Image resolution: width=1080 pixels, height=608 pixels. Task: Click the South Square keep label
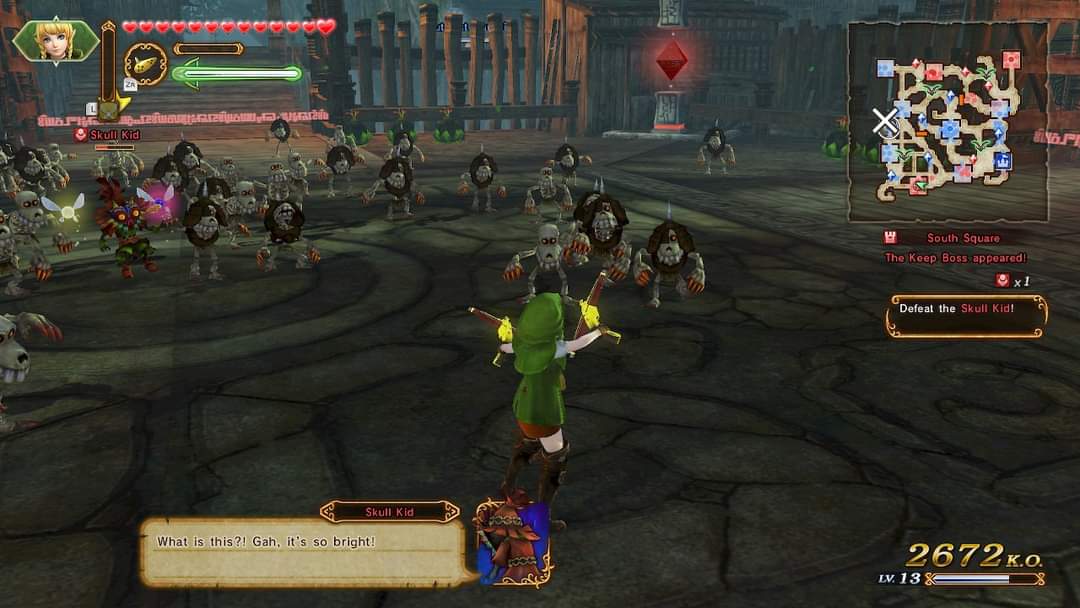(x=962, y=238)
